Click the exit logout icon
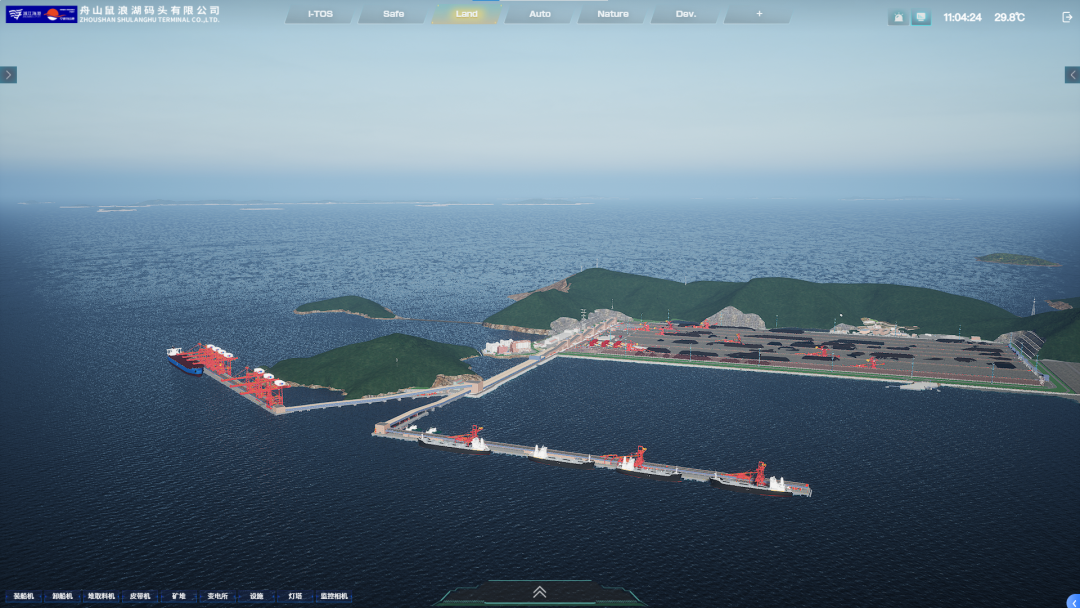The image size is (1080, 608). point(1066,17)
